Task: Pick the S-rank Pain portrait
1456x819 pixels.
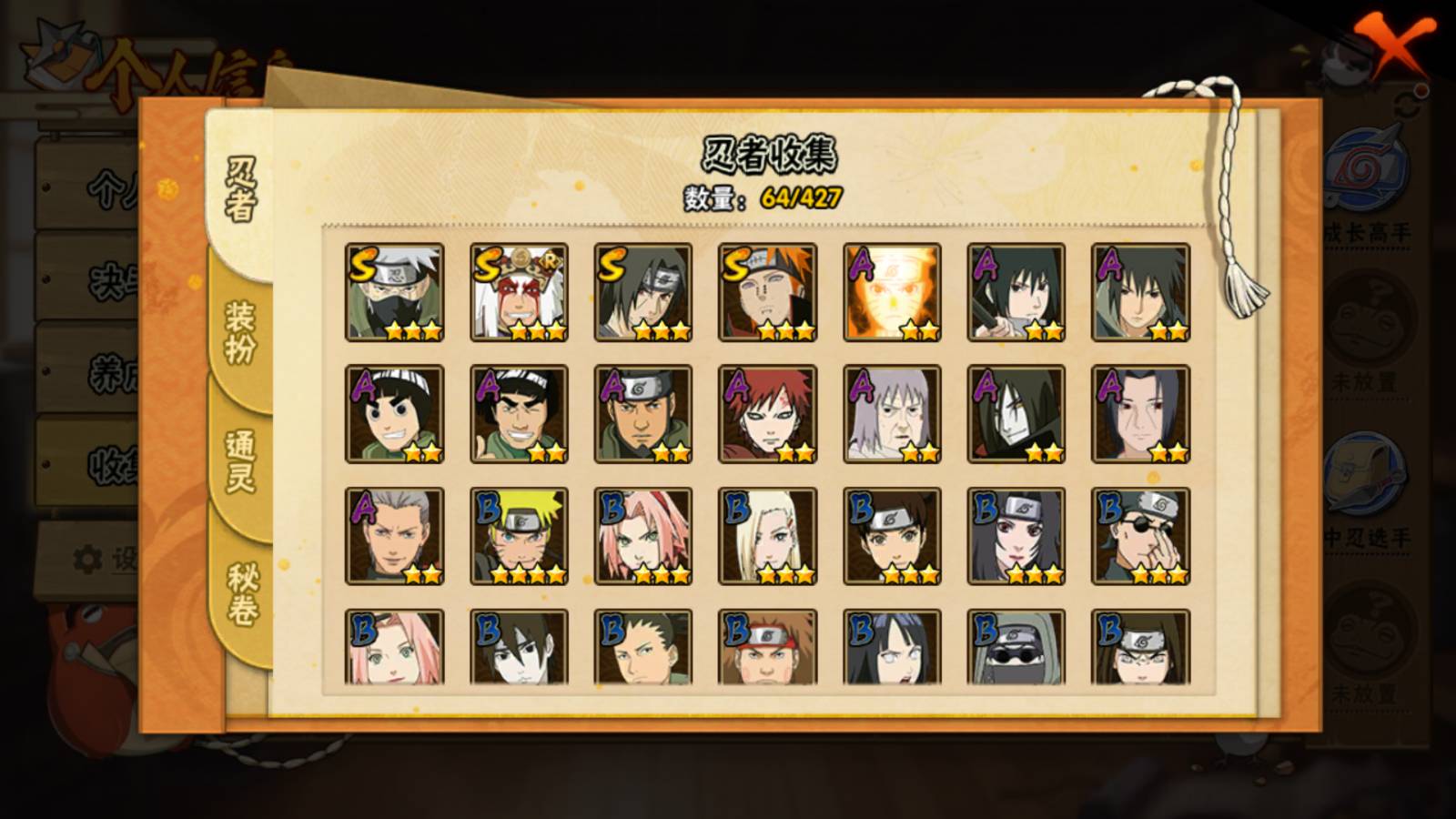Action: pos(768,292)
